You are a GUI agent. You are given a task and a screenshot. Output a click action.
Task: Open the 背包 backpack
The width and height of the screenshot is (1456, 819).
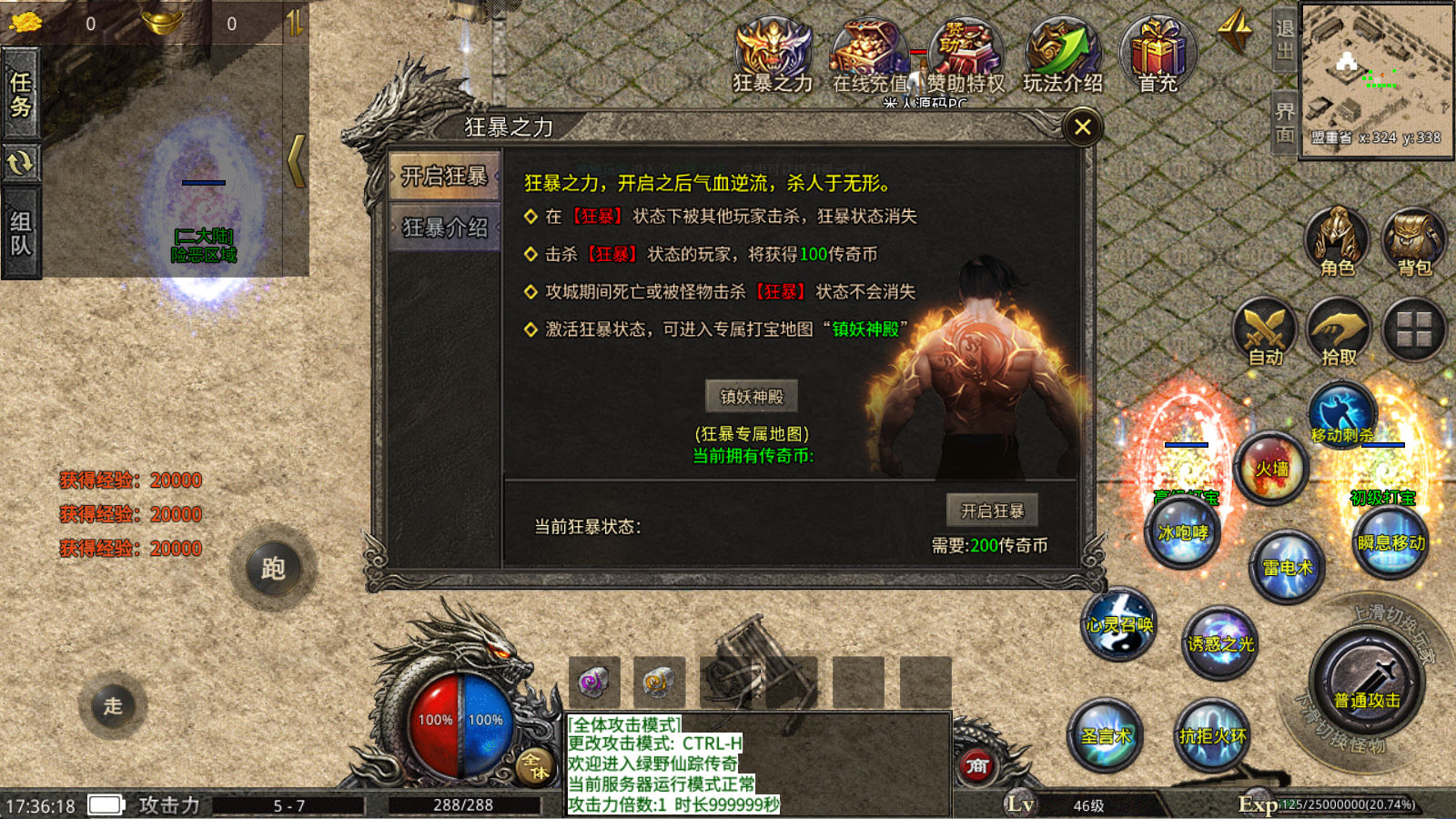[1414, 241]
